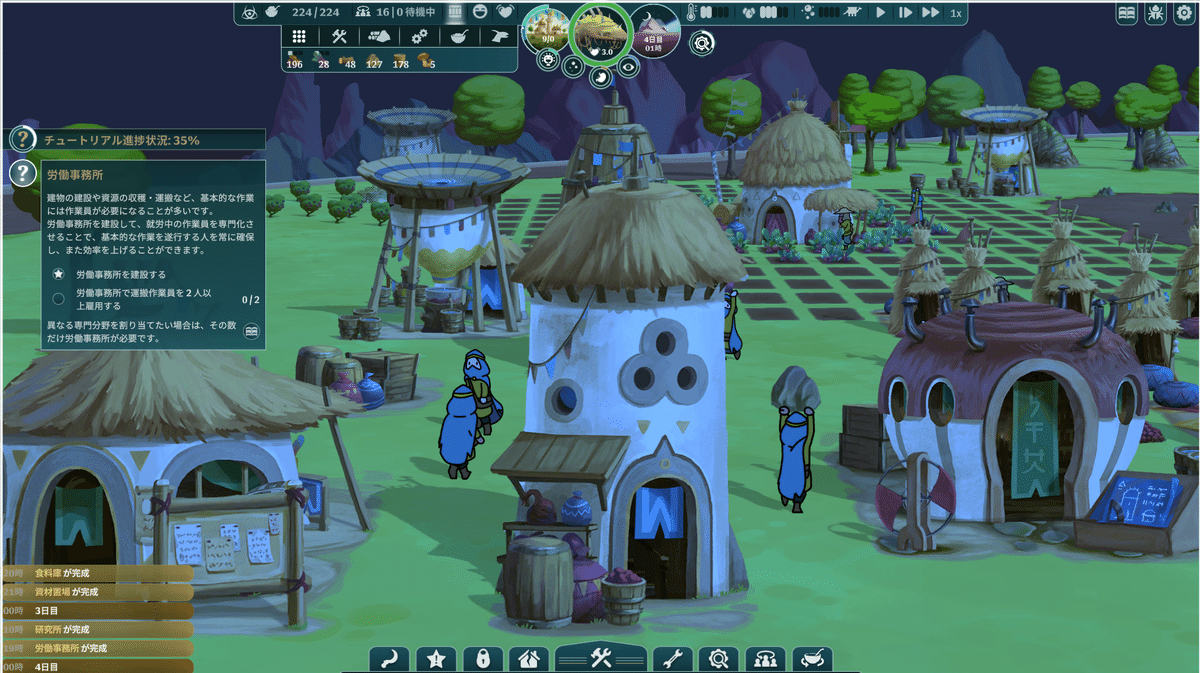The width and height of the screenshot is (1200, 673).
Task: Open the bug report icon
Action: click(1155, 13)
